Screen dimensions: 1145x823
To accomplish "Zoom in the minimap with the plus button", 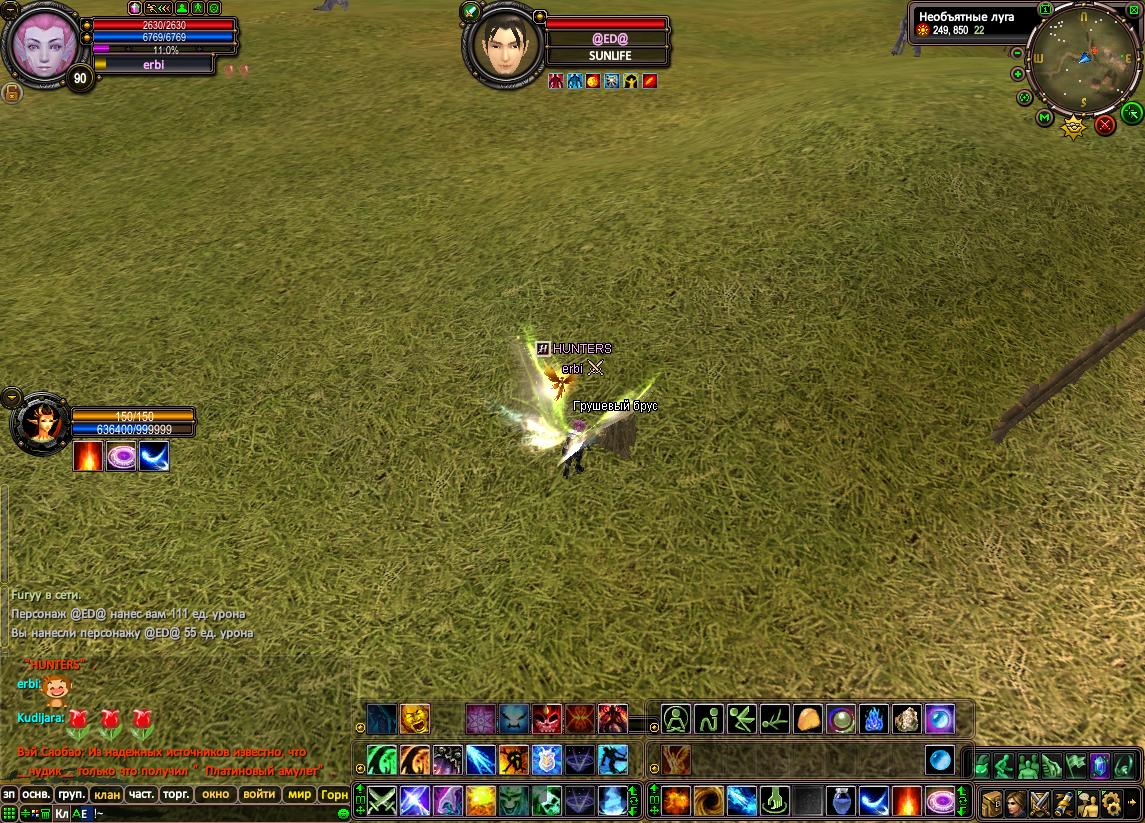I will 1018,74.
